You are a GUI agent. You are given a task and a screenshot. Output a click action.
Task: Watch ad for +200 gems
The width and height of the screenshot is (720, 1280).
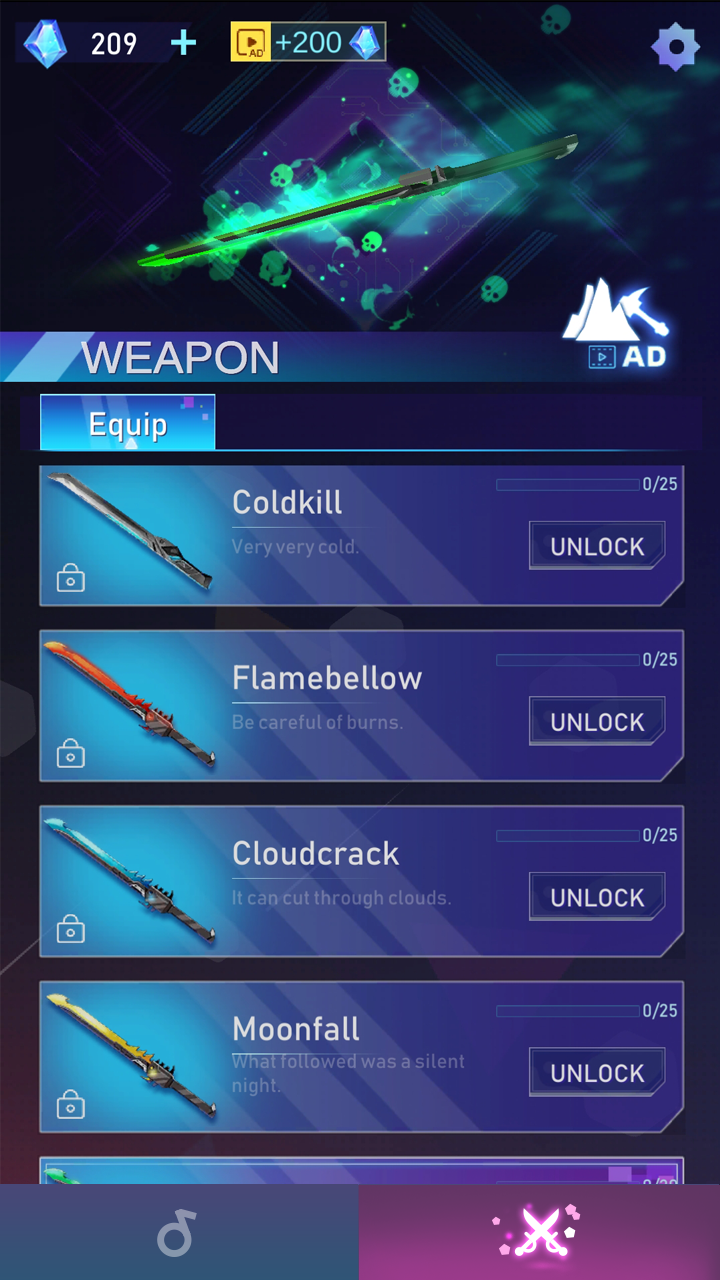tap(308, 43)
